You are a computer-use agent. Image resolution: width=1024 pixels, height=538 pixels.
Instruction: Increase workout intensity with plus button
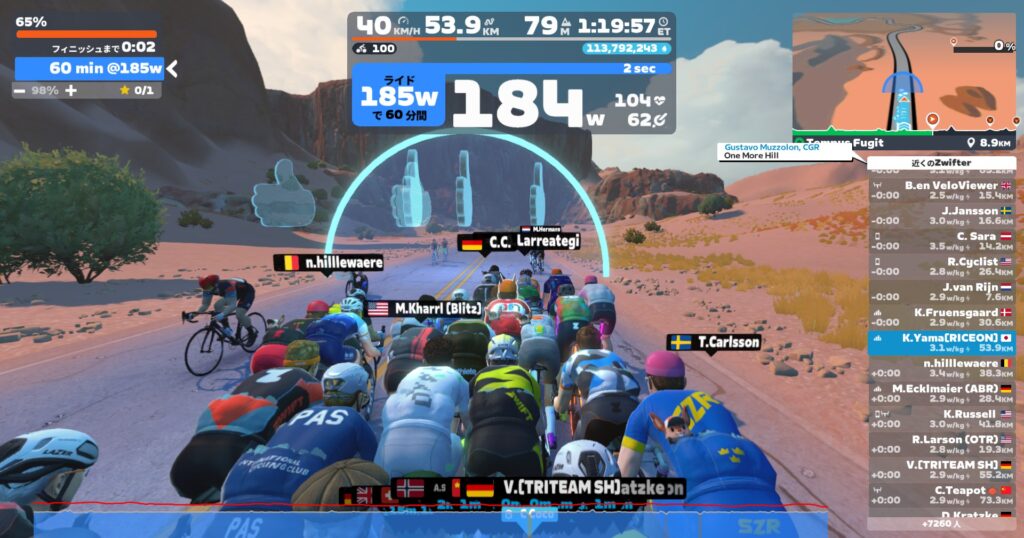71,90
